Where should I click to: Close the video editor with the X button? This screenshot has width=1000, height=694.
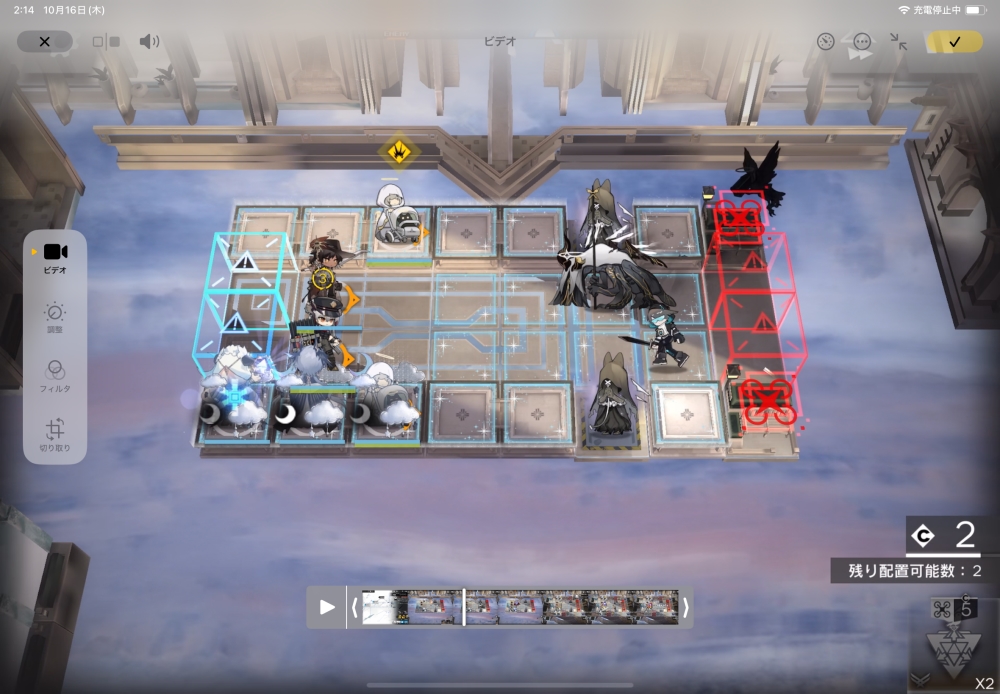pos(44,41)
